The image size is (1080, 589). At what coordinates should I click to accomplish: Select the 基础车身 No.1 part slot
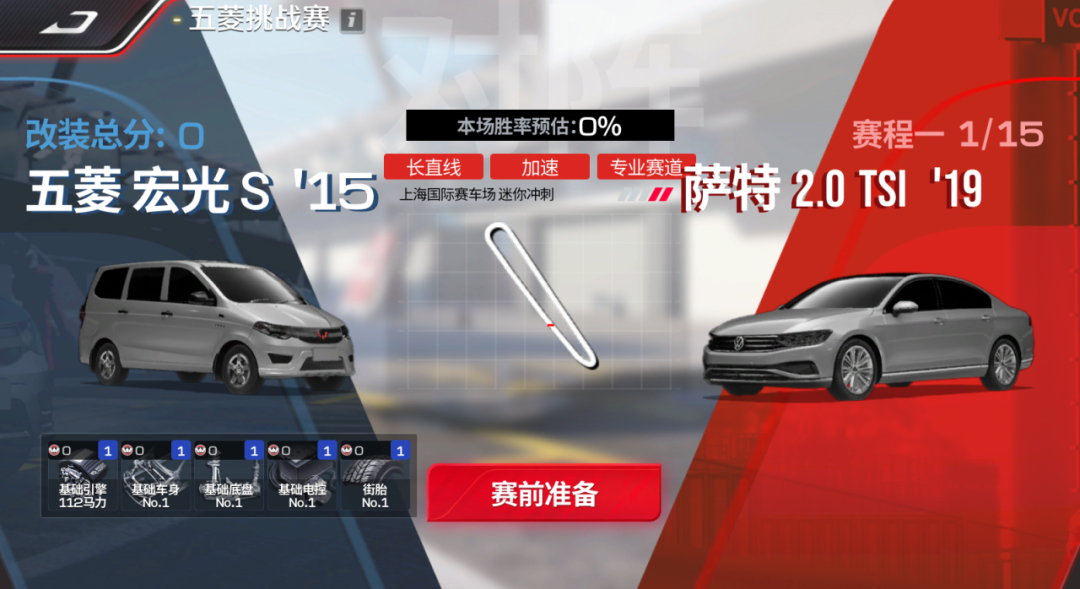tap(156, 477)
